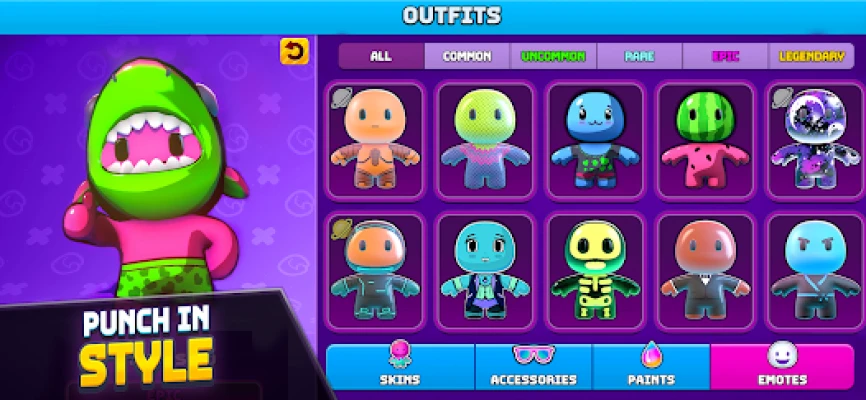Viewport: 866px width, 400px height.
Task: Click the yellow back arrow button
Action: click(x=294, y=51)
